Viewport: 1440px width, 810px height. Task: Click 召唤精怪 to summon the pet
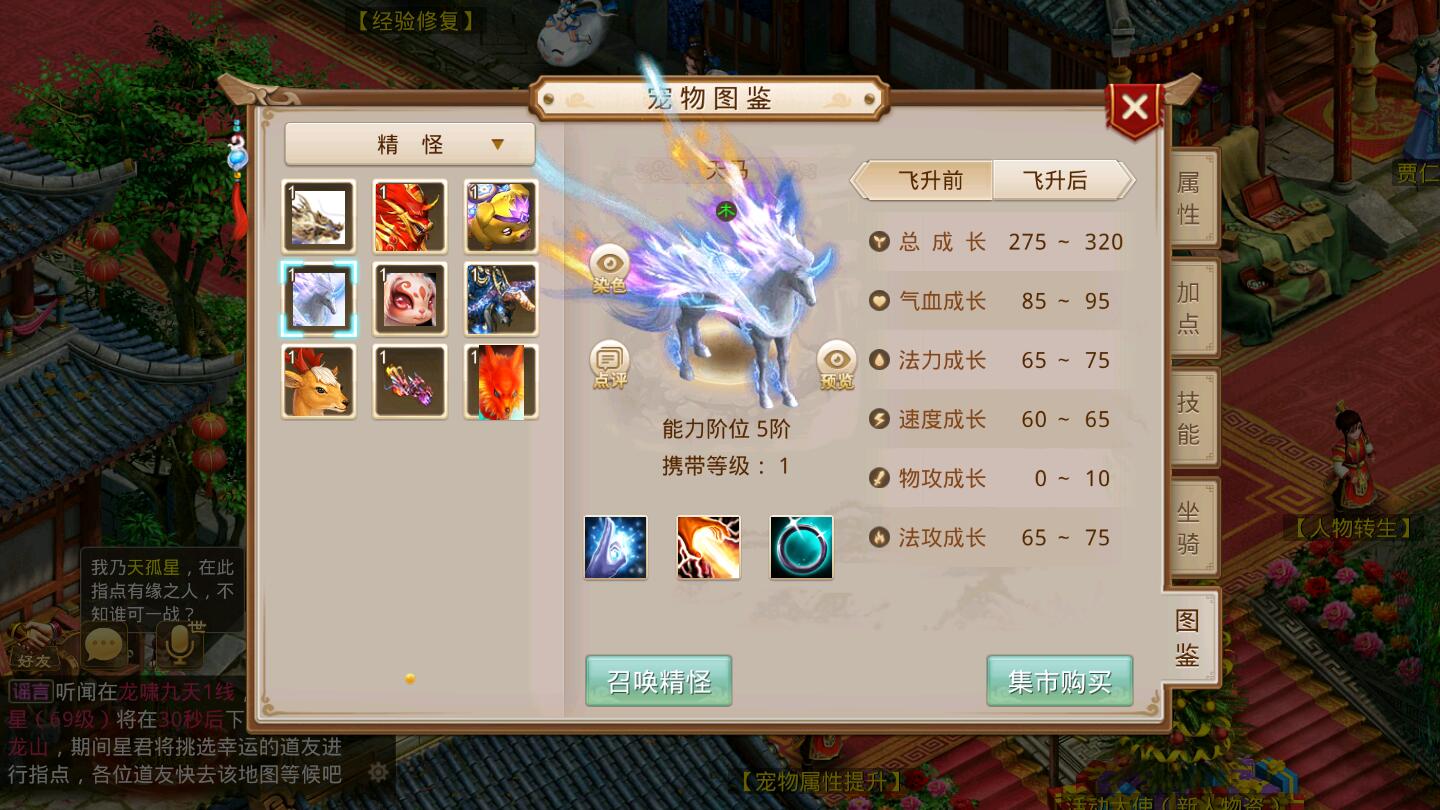click(x=658, y=680)
